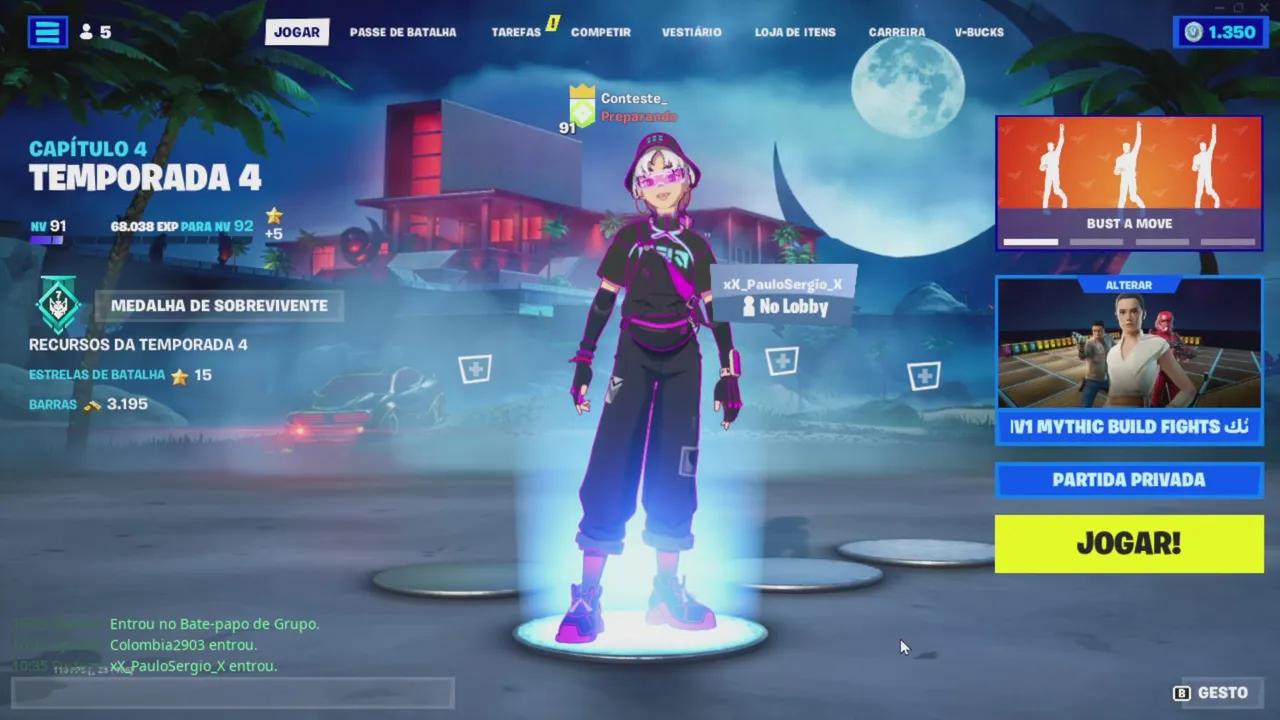Click the Medalha de Sobrevivente shield icon

(x=60, y=305)
